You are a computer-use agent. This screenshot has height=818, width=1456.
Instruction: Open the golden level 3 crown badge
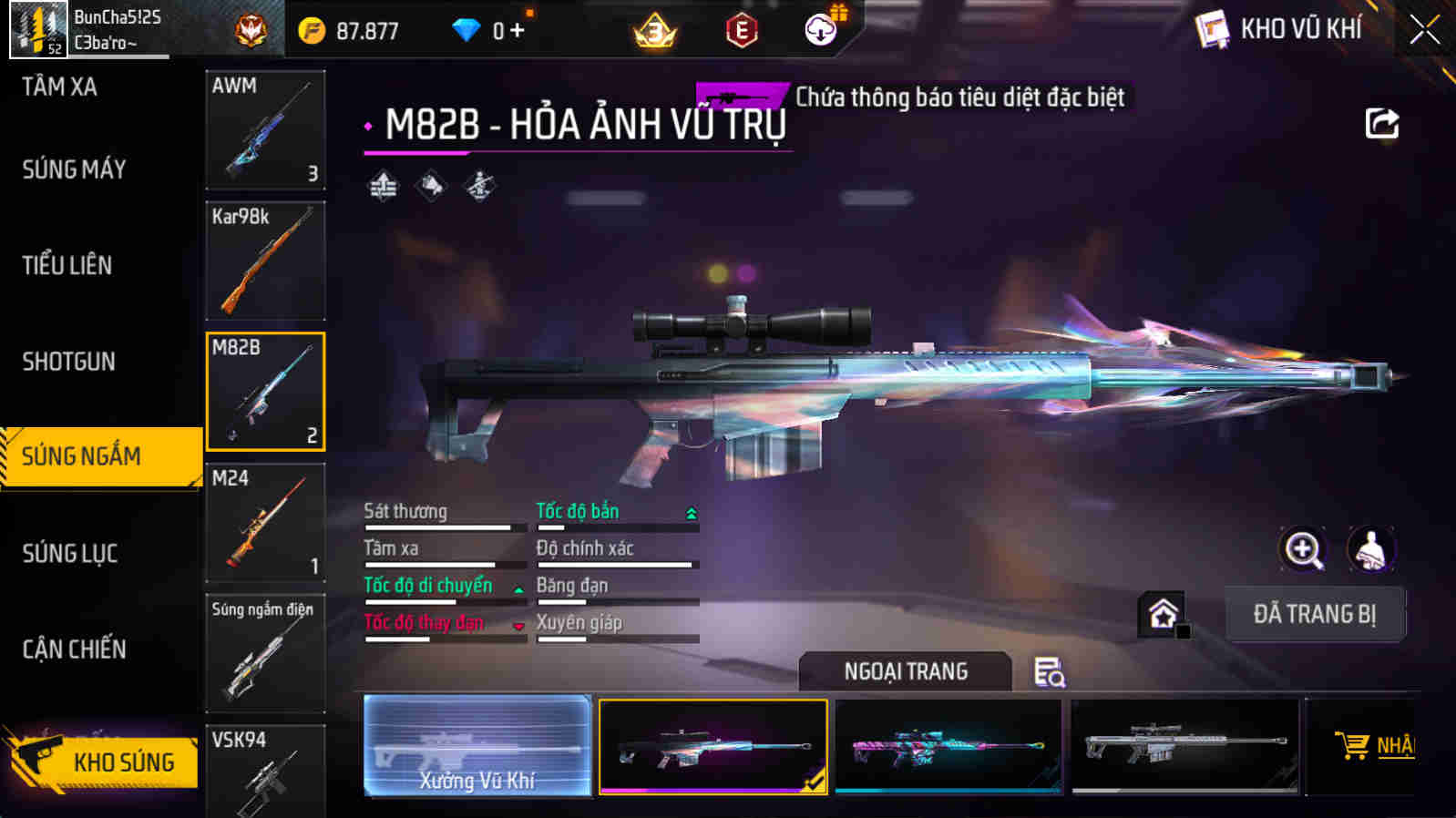654,28
